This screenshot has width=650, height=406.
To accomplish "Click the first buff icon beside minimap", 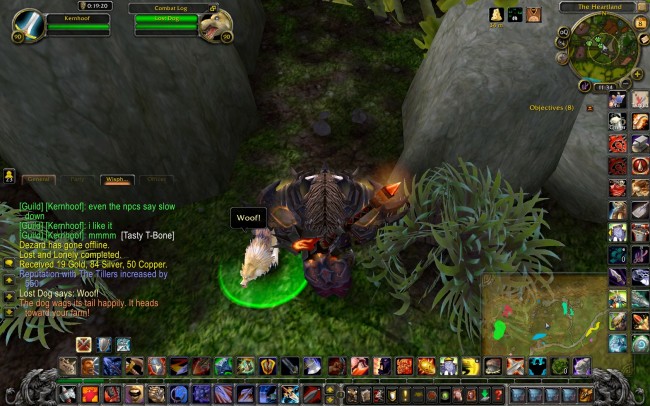I will [x=496, y=14].
